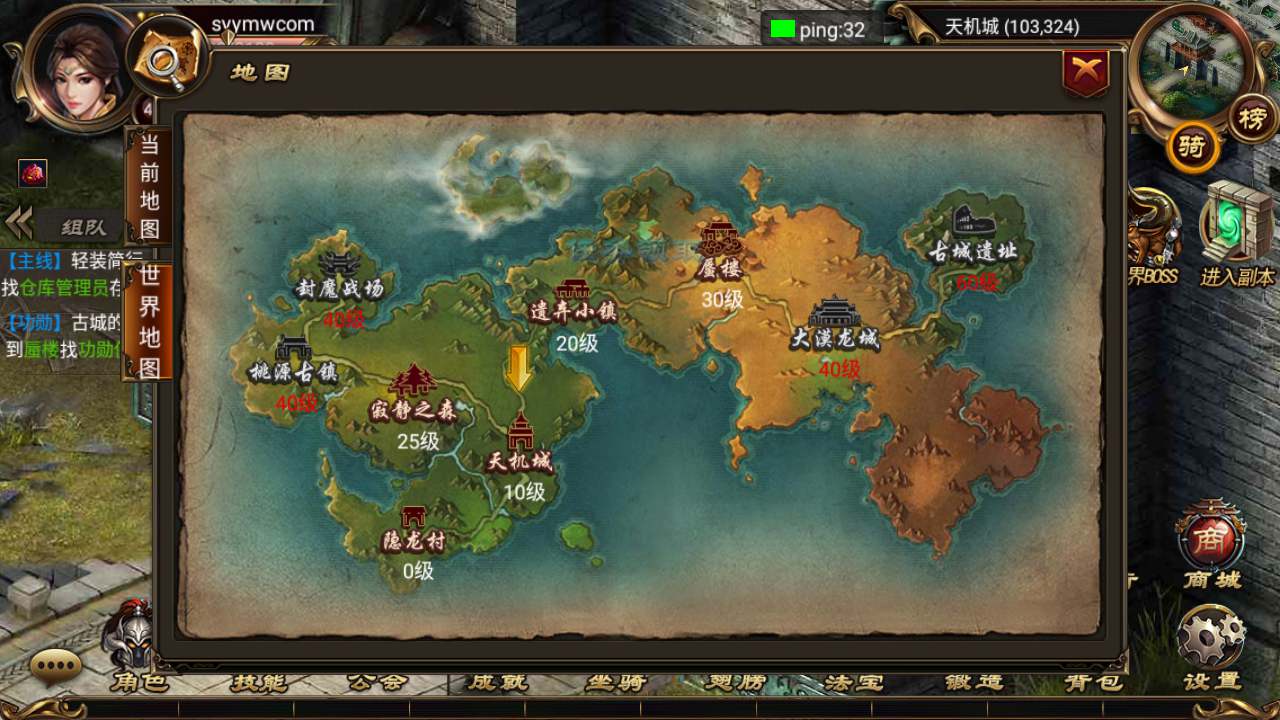Image resolution: width=1280 pixels, height=720 pixels.
Task: Close the map window
Action: [1086, 72]
